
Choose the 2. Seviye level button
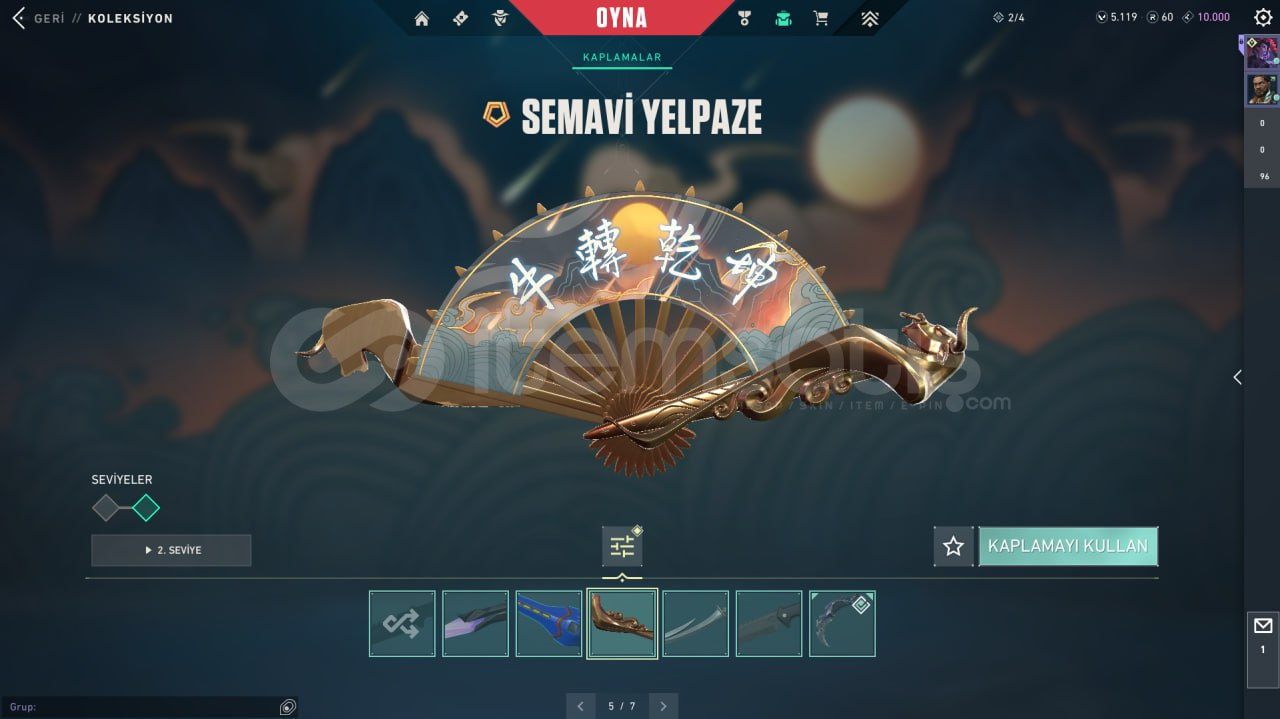point(171,550)
